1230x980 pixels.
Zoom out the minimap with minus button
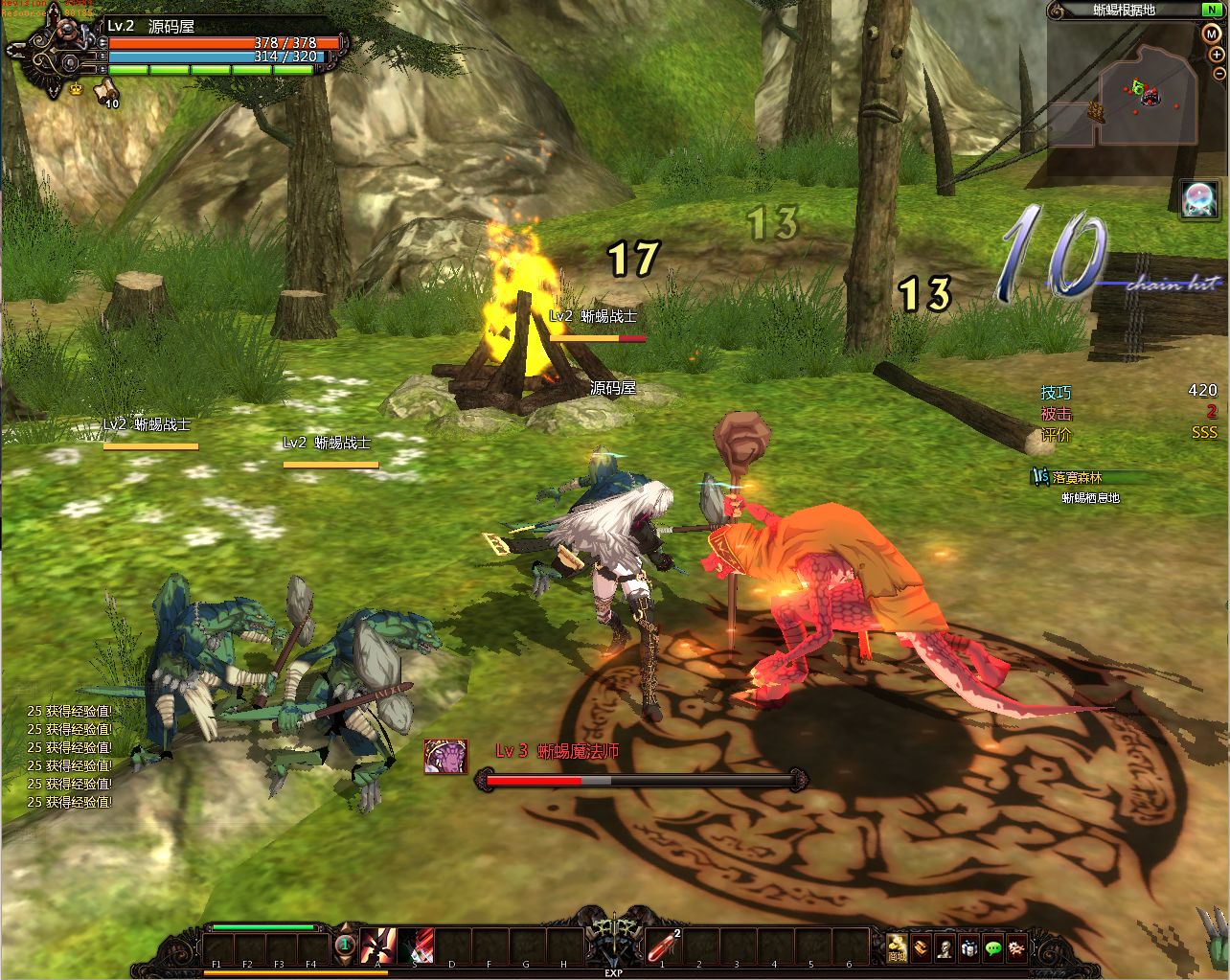pyautogui.click(x=1219, y=73)
